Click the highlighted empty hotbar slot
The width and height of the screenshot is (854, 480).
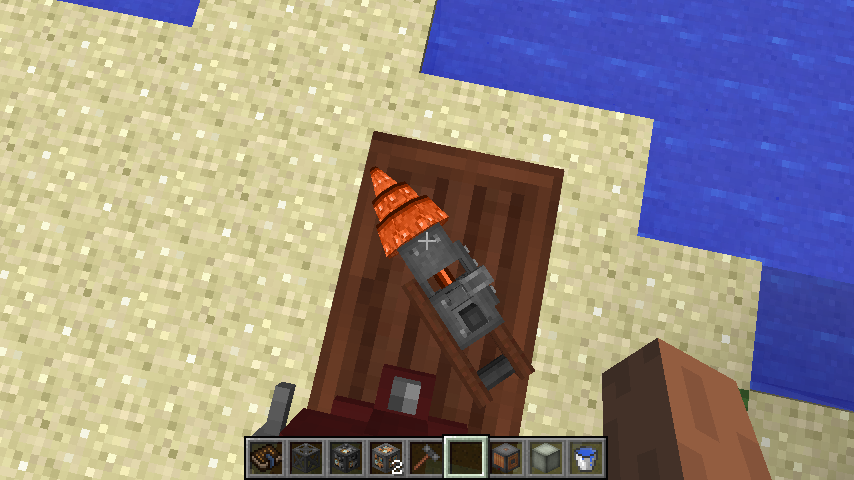466,458
